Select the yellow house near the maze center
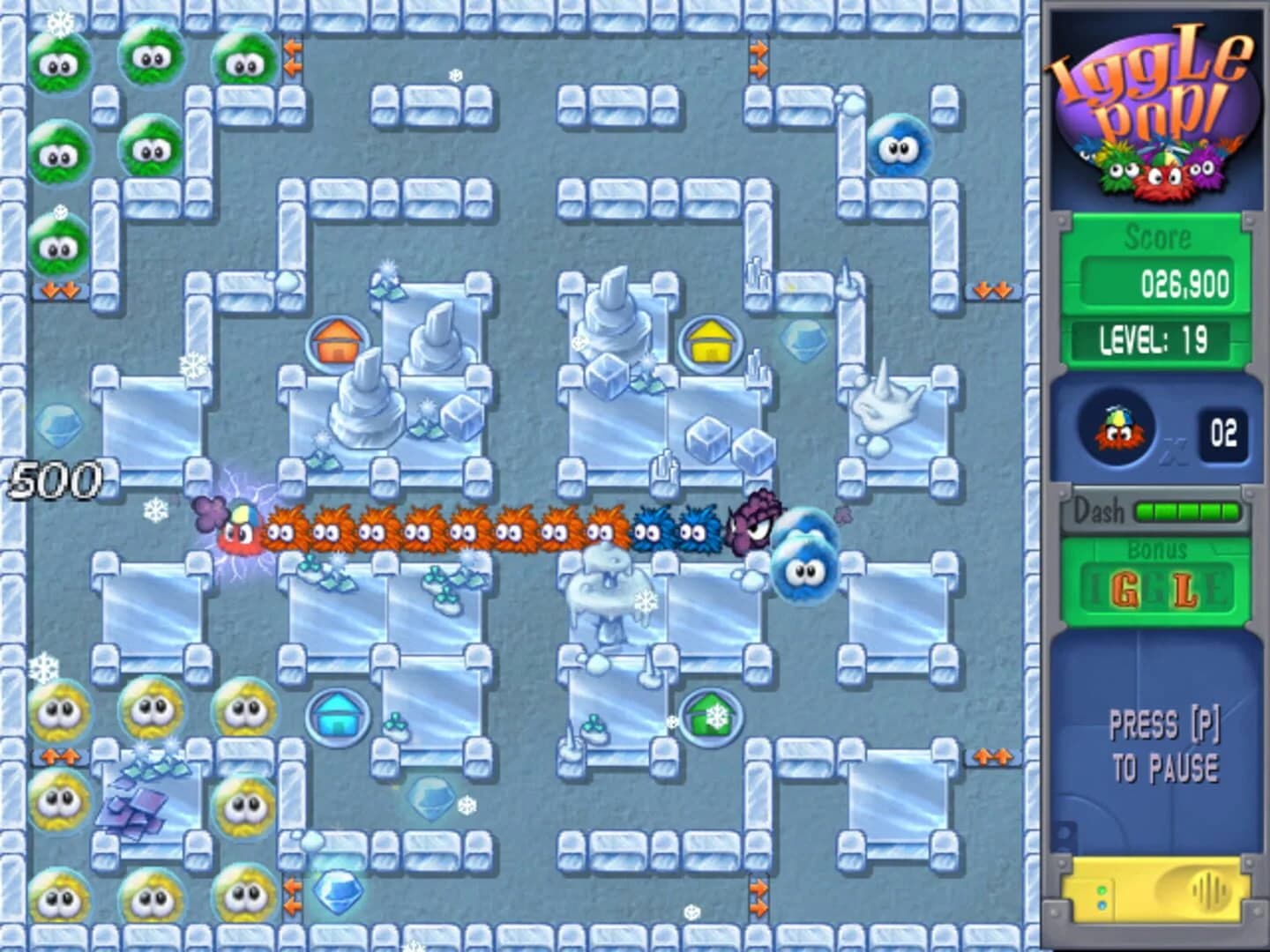 pos(711,343)
